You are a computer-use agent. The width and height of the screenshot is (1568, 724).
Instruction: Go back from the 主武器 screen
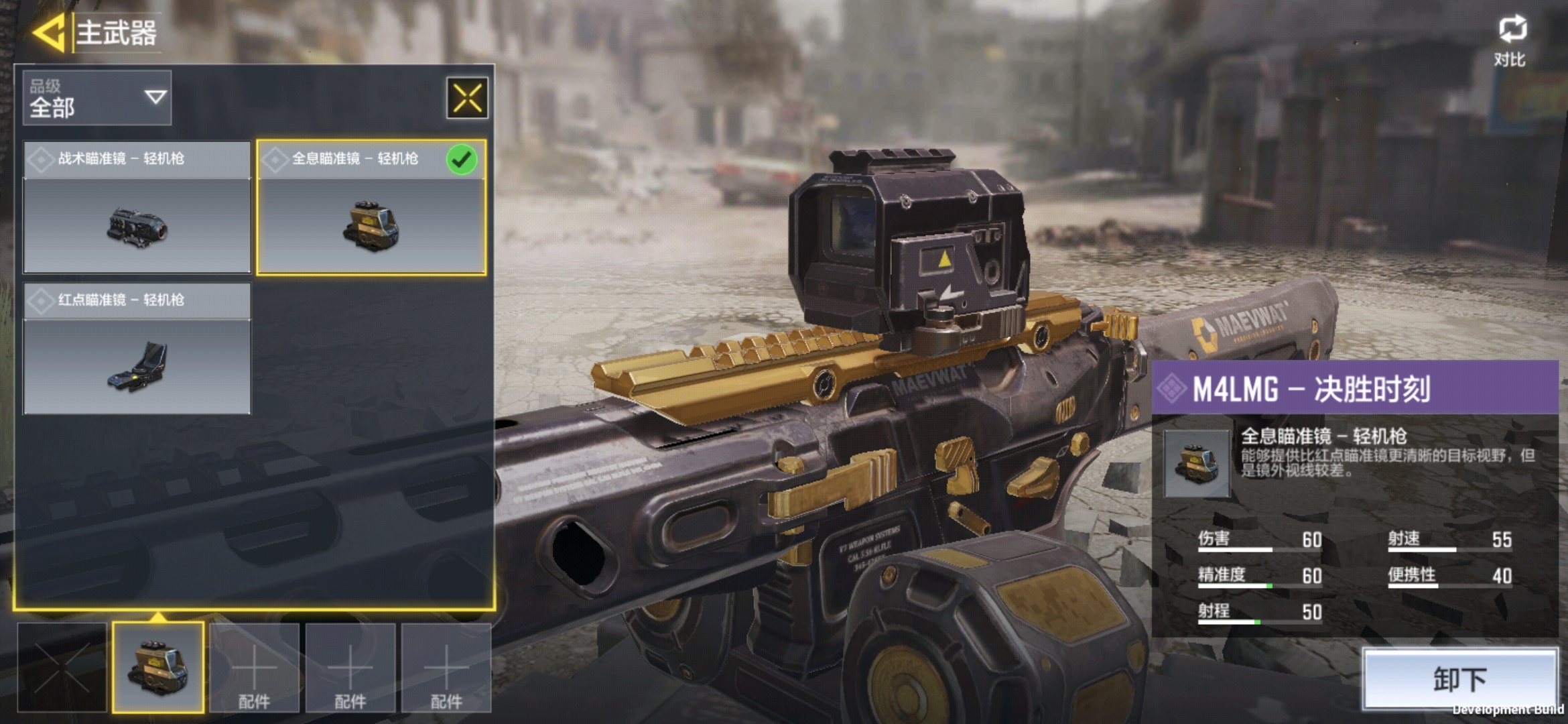pyautogui.click(x=48, y=32)
